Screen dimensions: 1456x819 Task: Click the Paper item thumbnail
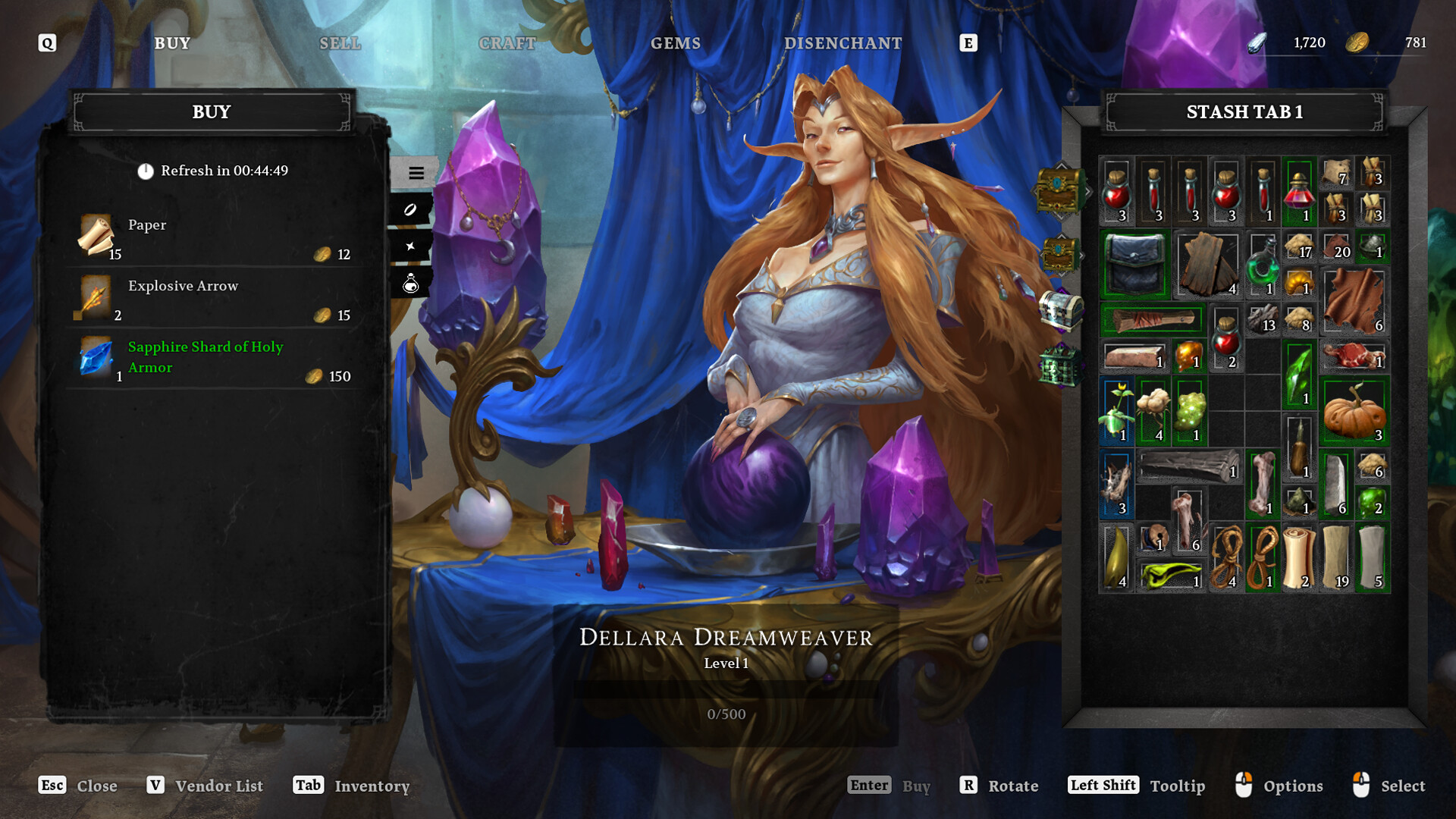[x=96, y=237]
